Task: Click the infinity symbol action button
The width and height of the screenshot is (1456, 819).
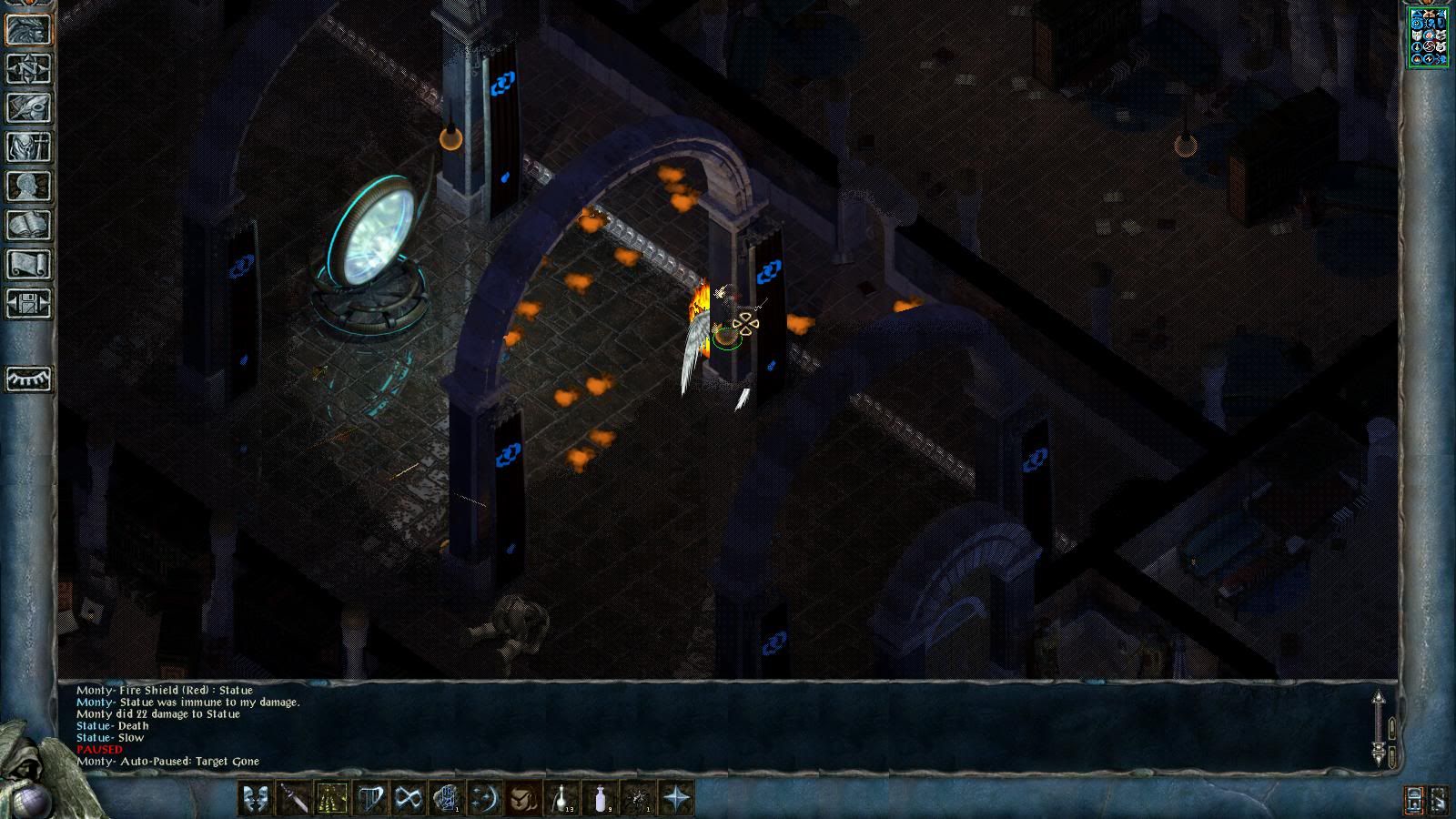Action: pyautogui.click(x=408, y=799)
